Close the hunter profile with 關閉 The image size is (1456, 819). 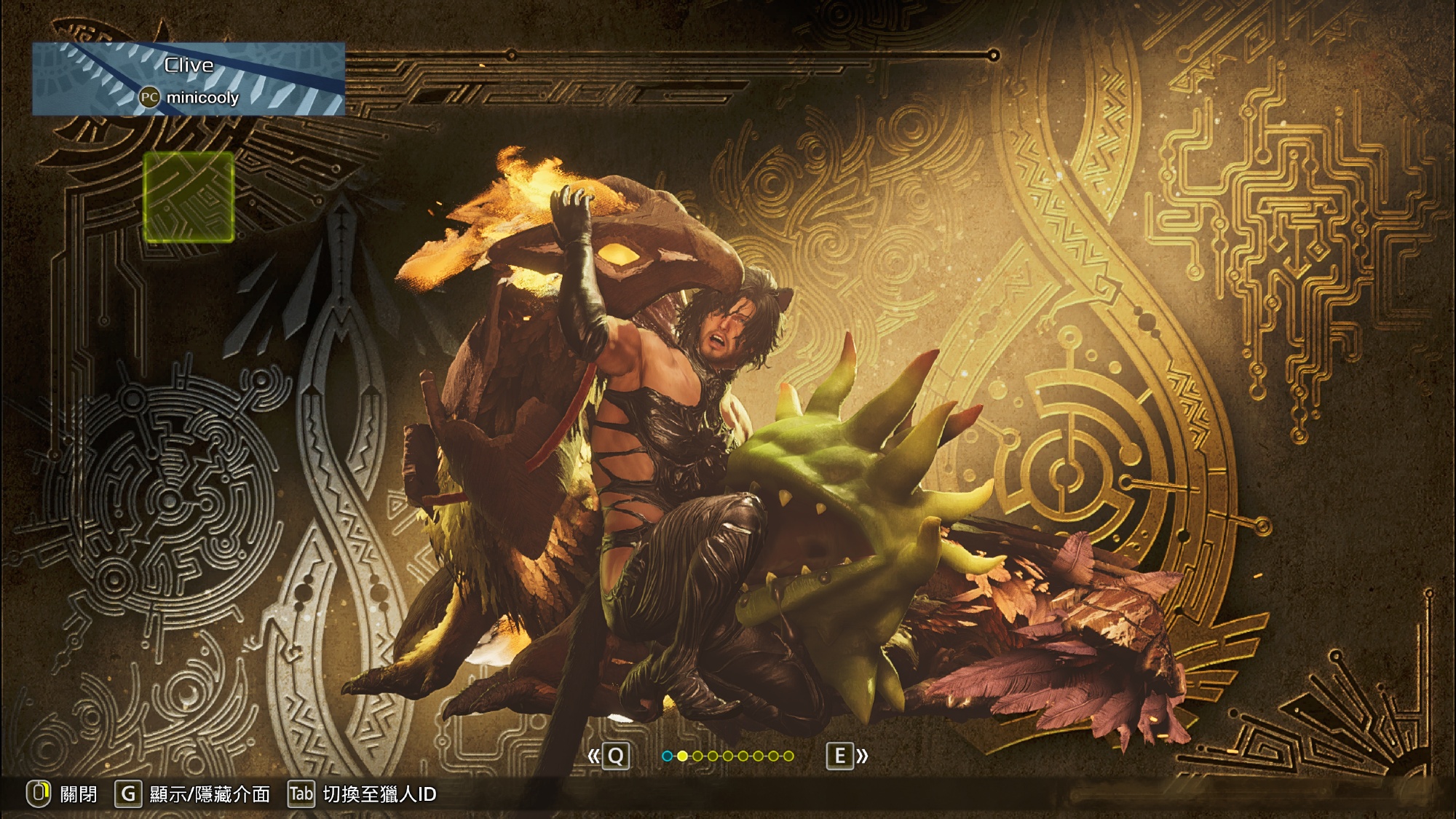(63, 794)
